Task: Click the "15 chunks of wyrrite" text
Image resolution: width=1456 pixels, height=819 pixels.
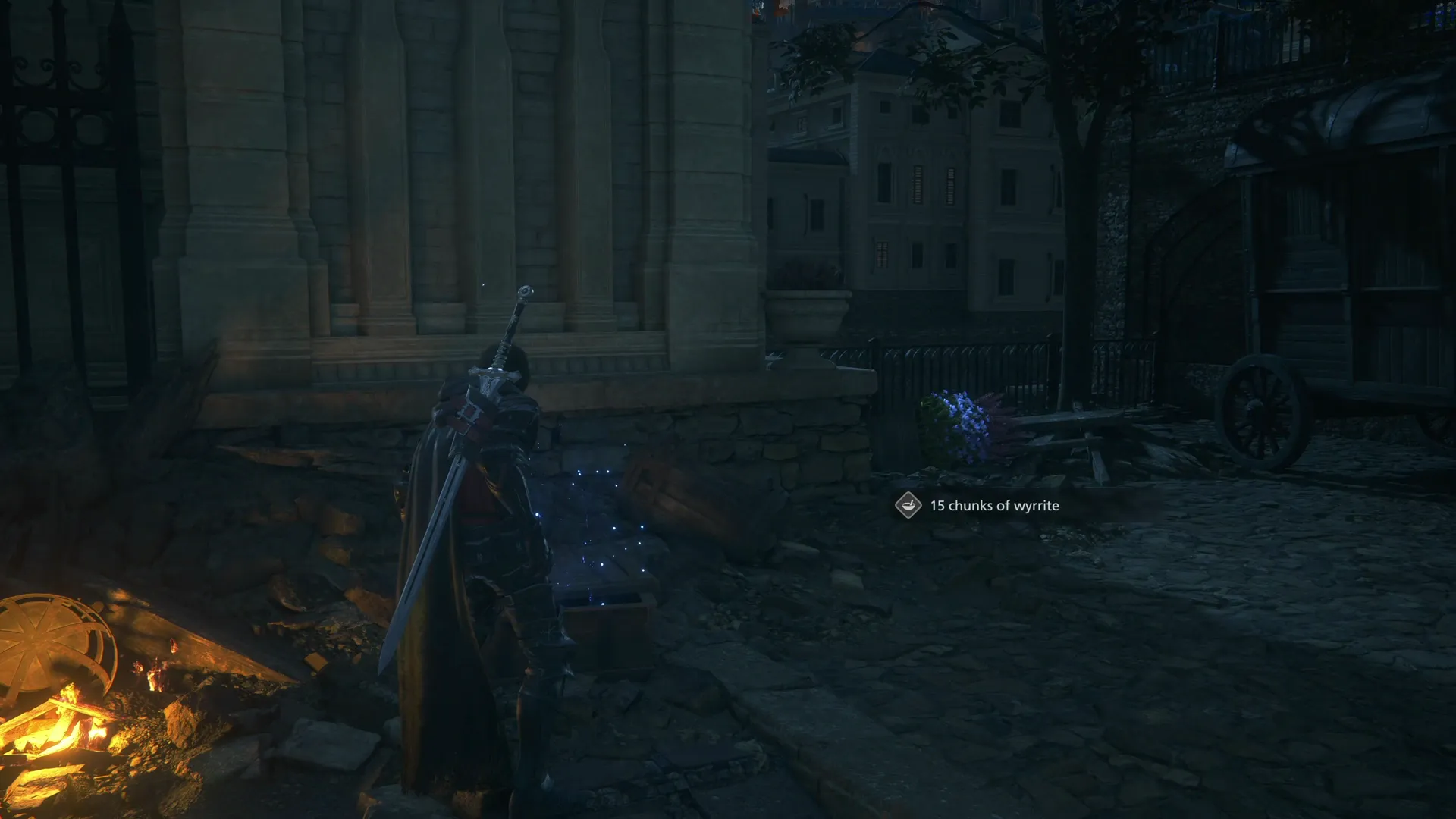Action: 993,507
